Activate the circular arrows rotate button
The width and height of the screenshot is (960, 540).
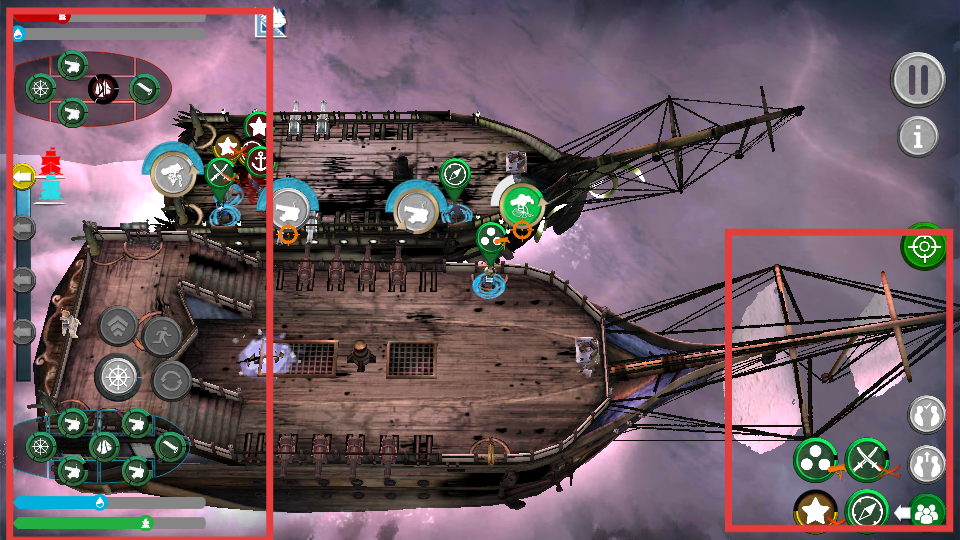point(171,380)
